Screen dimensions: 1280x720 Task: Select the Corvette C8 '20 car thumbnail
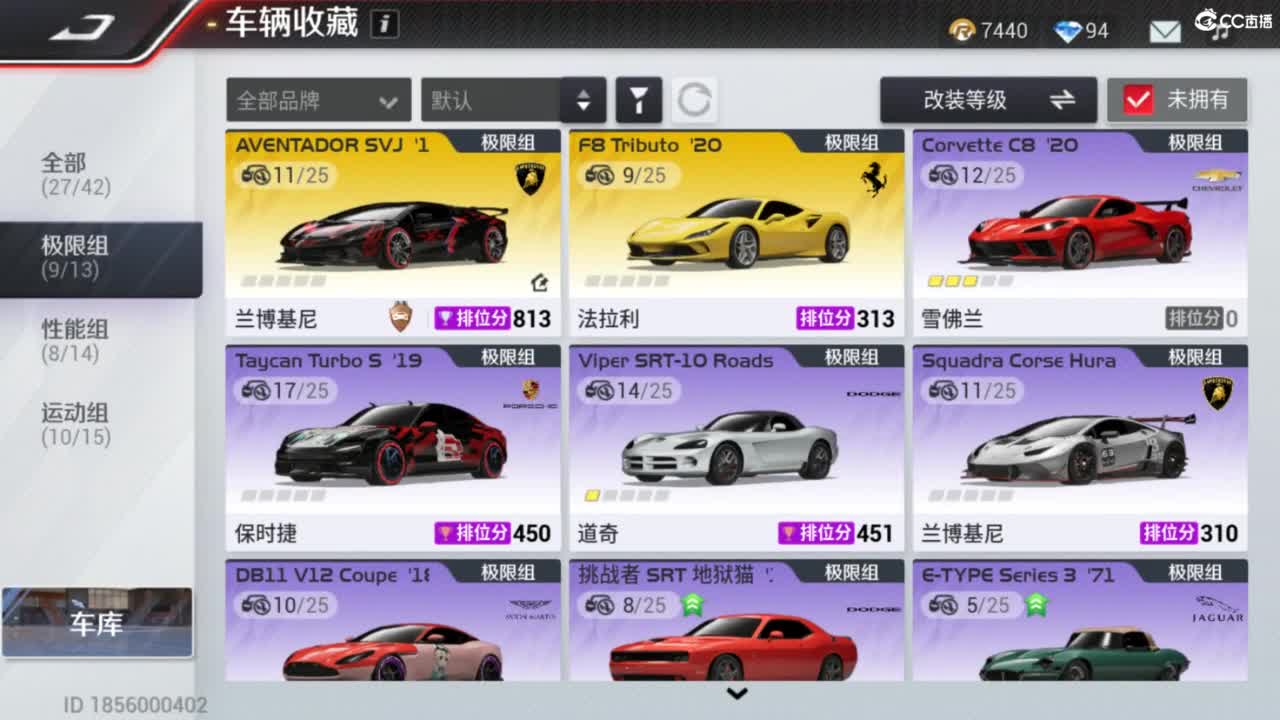[1078, 228]
